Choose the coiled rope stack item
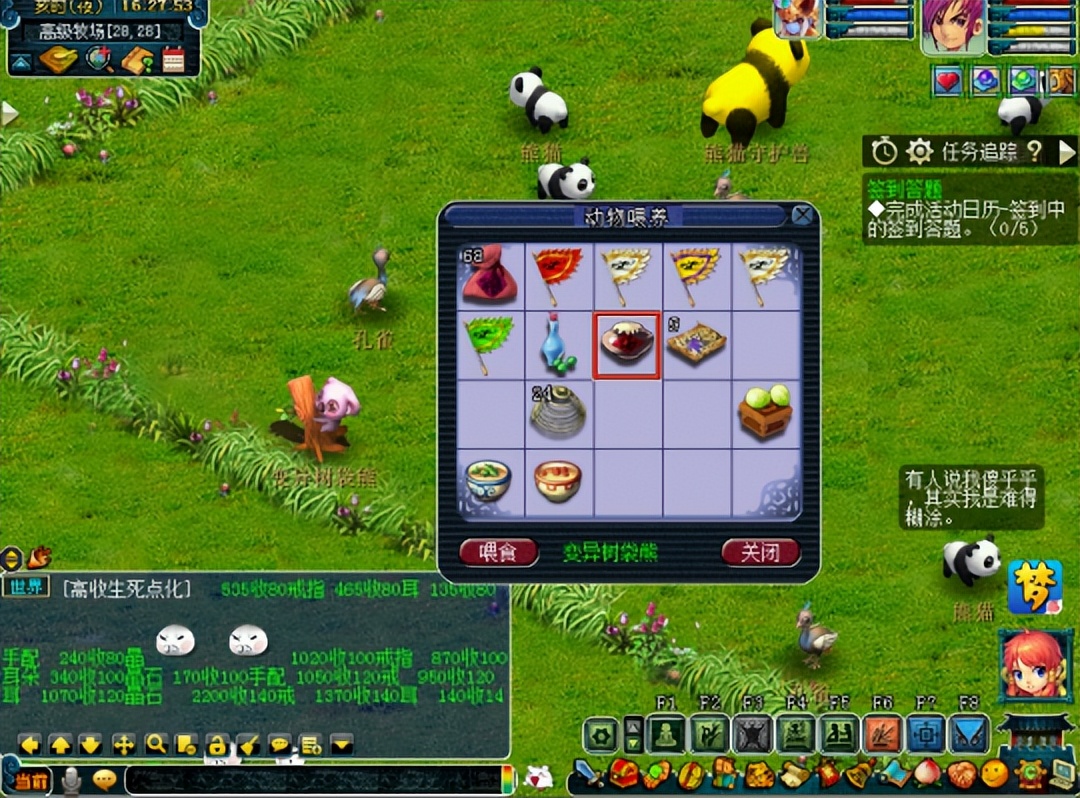This screenshot has height=798, width=1080. tap(558, 412)
